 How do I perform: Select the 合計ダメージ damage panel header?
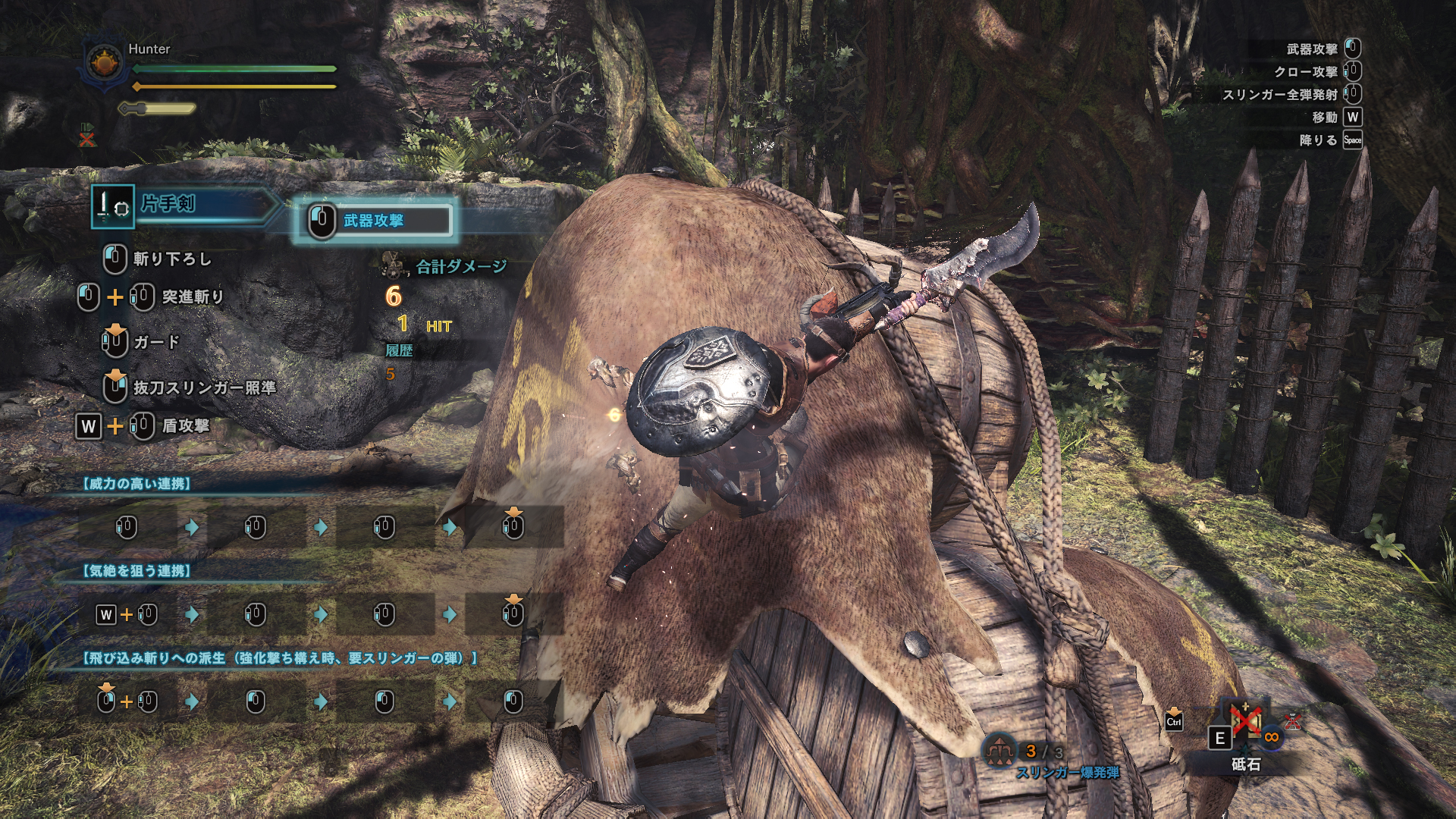pyautogui.click(x=460, y=266)
